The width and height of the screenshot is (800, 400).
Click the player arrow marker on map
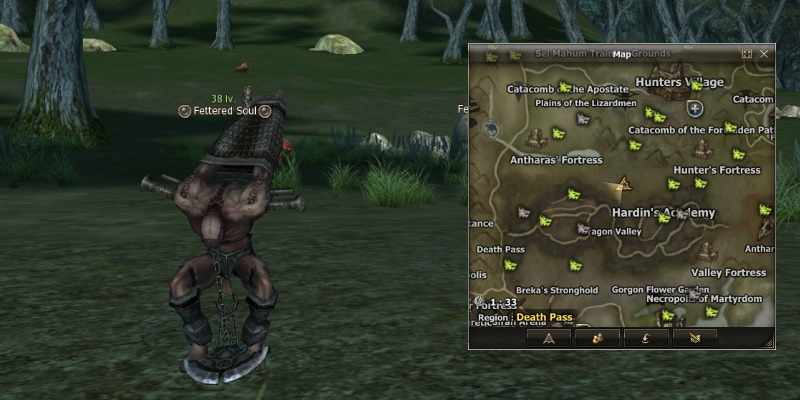[x=626, y=185]
